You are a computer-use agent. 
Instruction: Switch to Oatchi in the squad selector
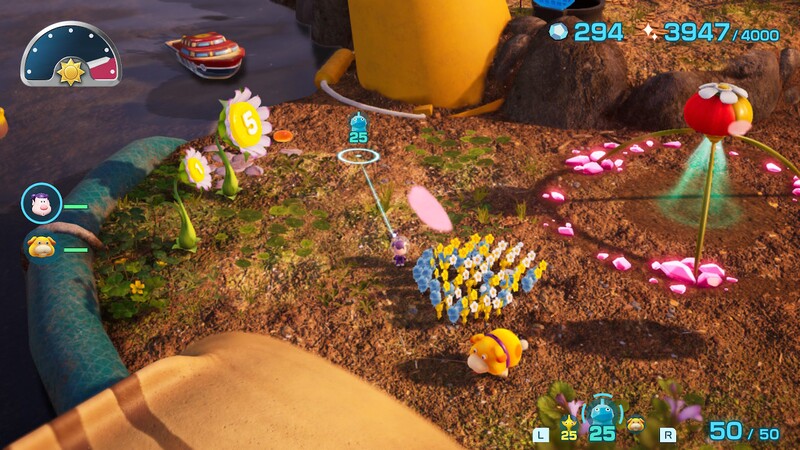pyautogui.click(x=636, y=424)
